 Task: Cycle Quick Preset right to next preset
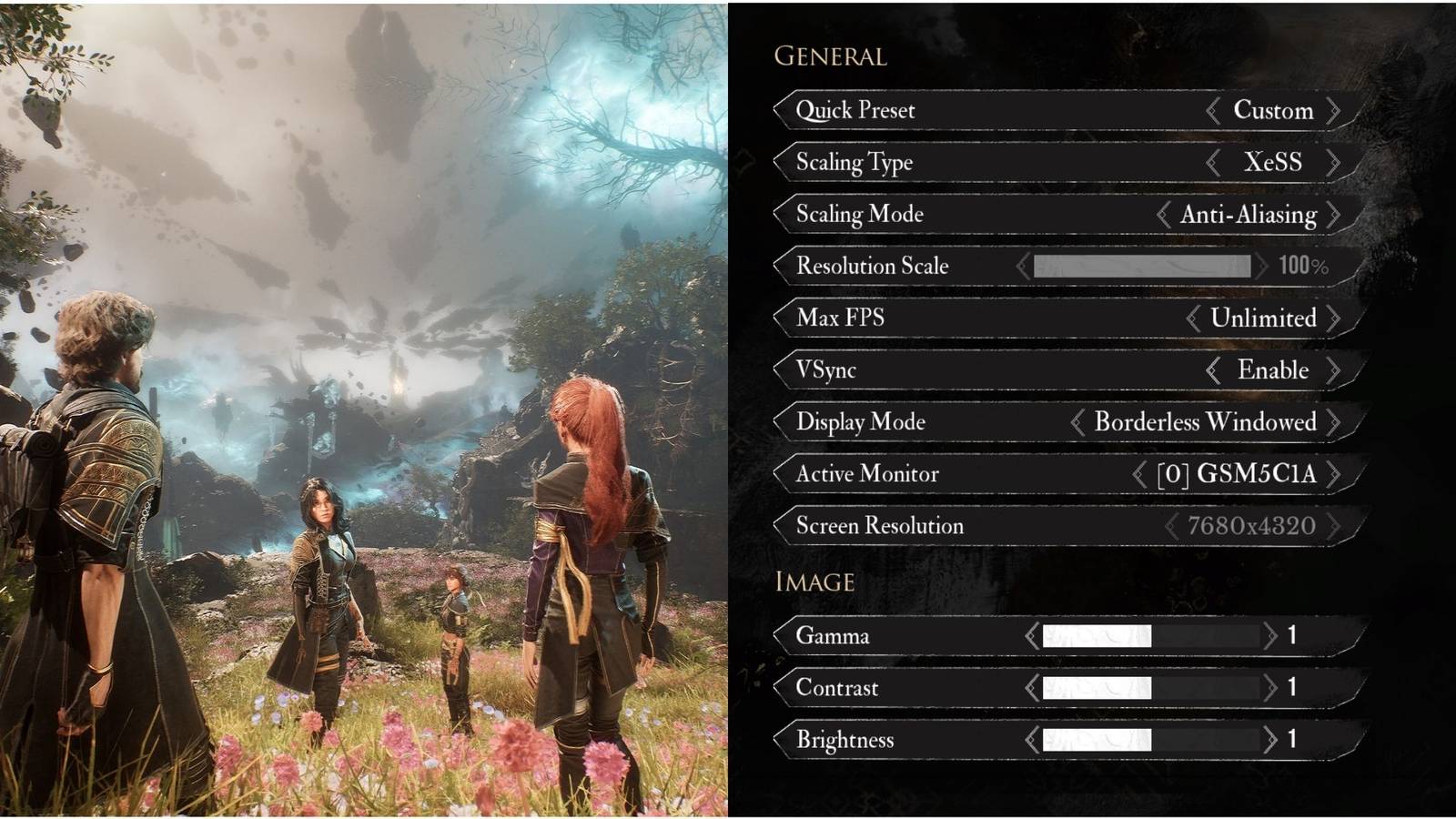click(1335, 110)
